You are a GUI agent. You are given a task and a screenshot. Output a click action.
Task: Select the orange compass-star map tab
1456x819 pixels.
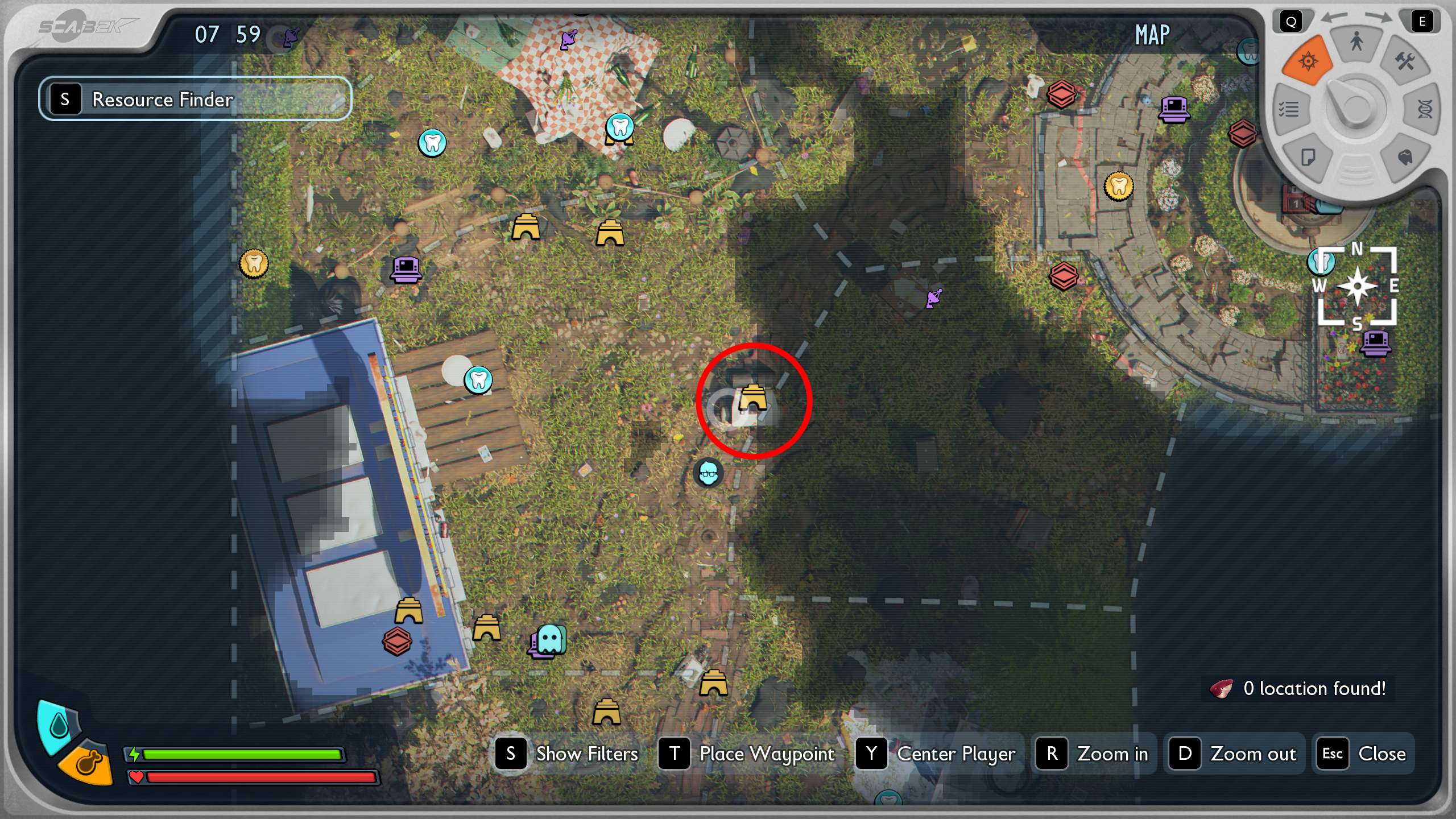[x=1308, y=60]
